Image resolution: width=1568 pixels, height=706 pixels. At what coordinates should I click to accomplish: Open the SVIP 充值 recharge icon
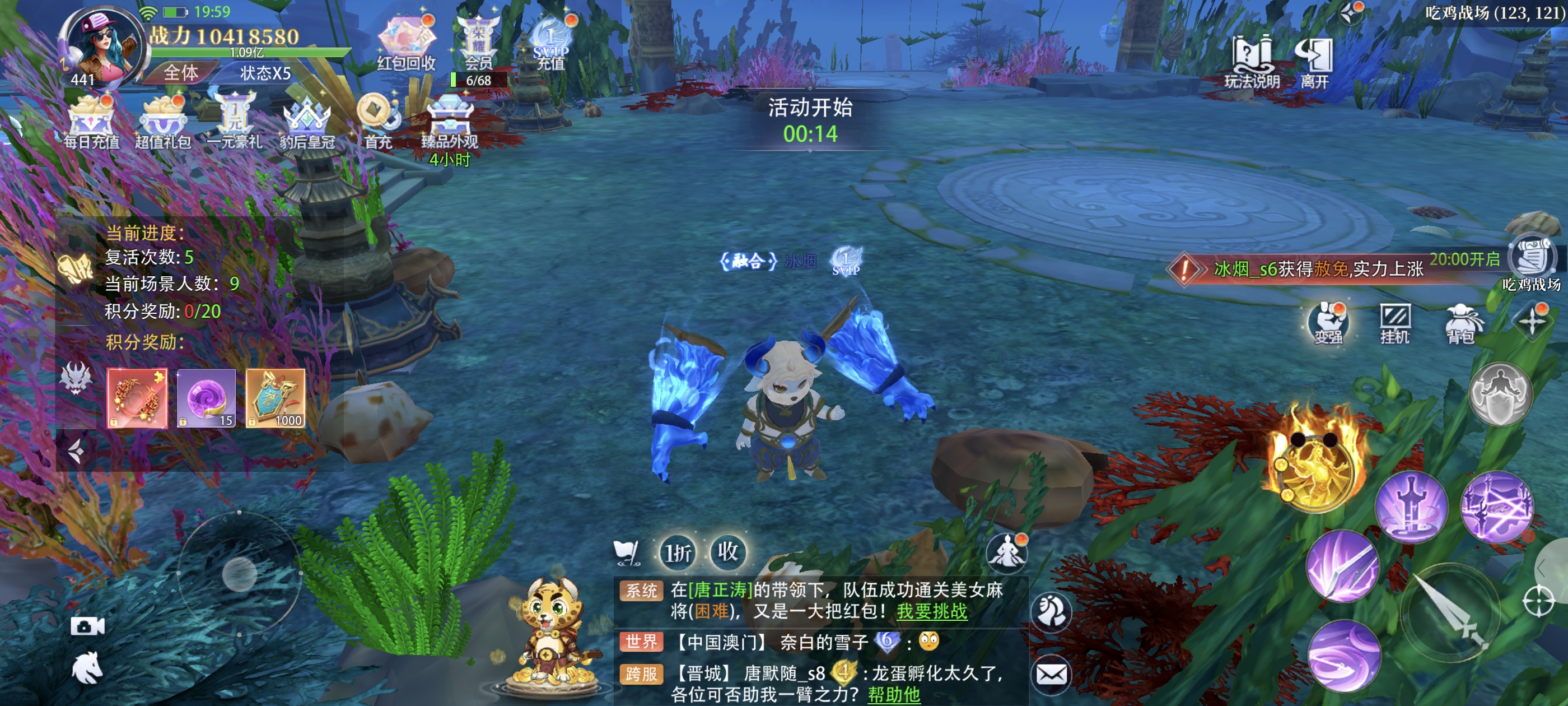pos(550,43)
